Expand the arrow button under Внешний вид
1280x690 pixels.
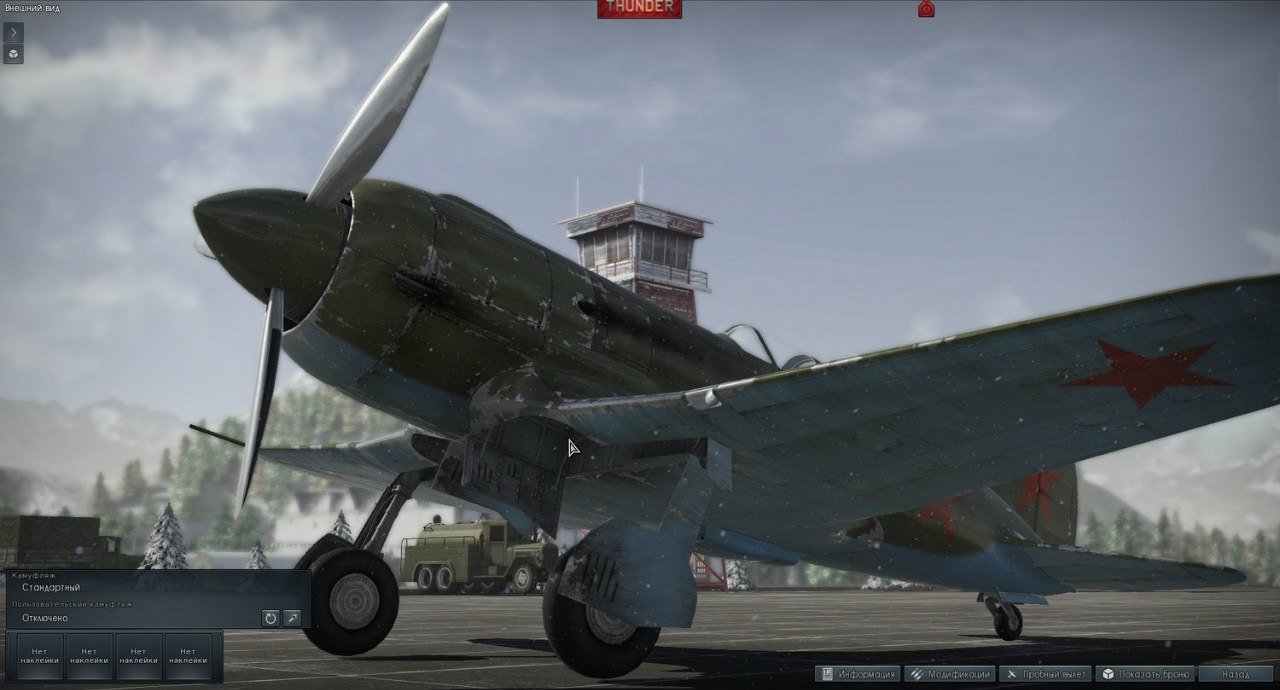(13, 32)
